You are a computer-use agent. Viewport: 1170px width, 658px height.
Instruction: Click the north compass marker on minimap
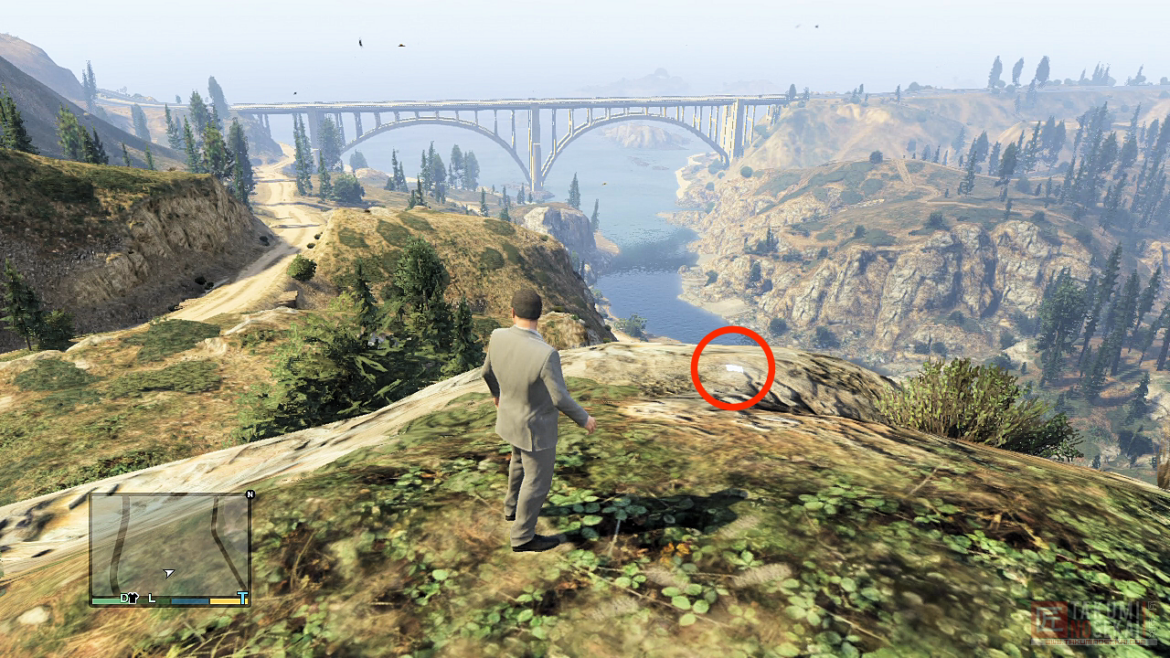(249, 495)
